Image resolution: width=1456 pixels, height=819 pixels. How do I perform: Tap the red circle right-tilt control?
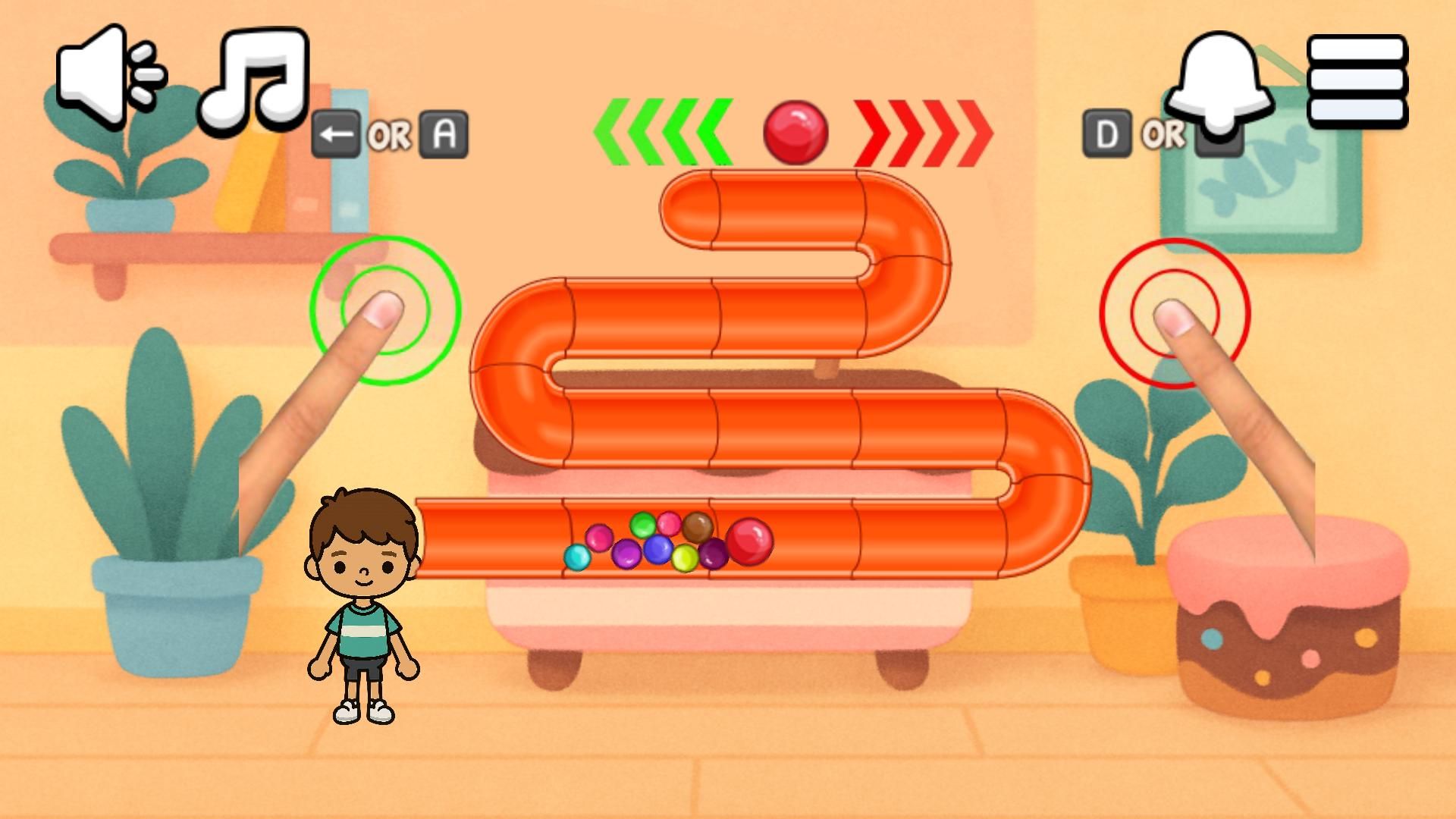(x=1175, y=312)
